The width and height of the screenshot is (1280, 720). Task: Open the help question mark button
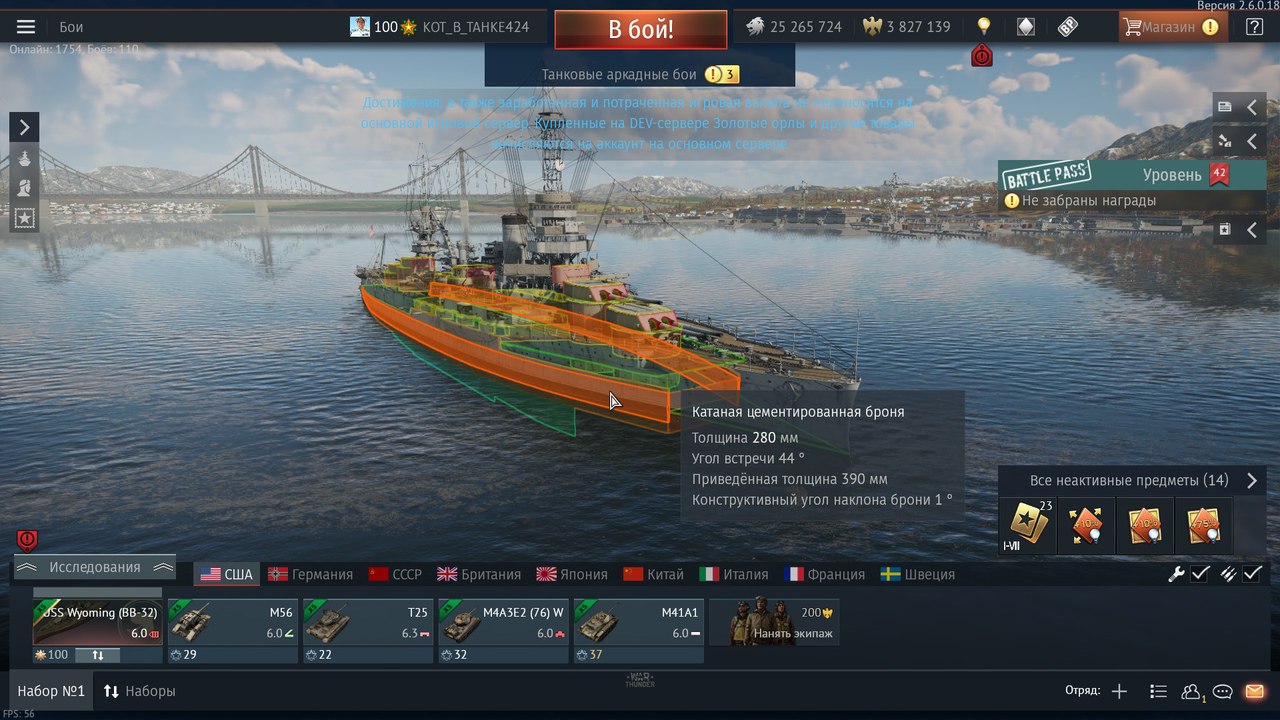click(x=1254, y=27)
